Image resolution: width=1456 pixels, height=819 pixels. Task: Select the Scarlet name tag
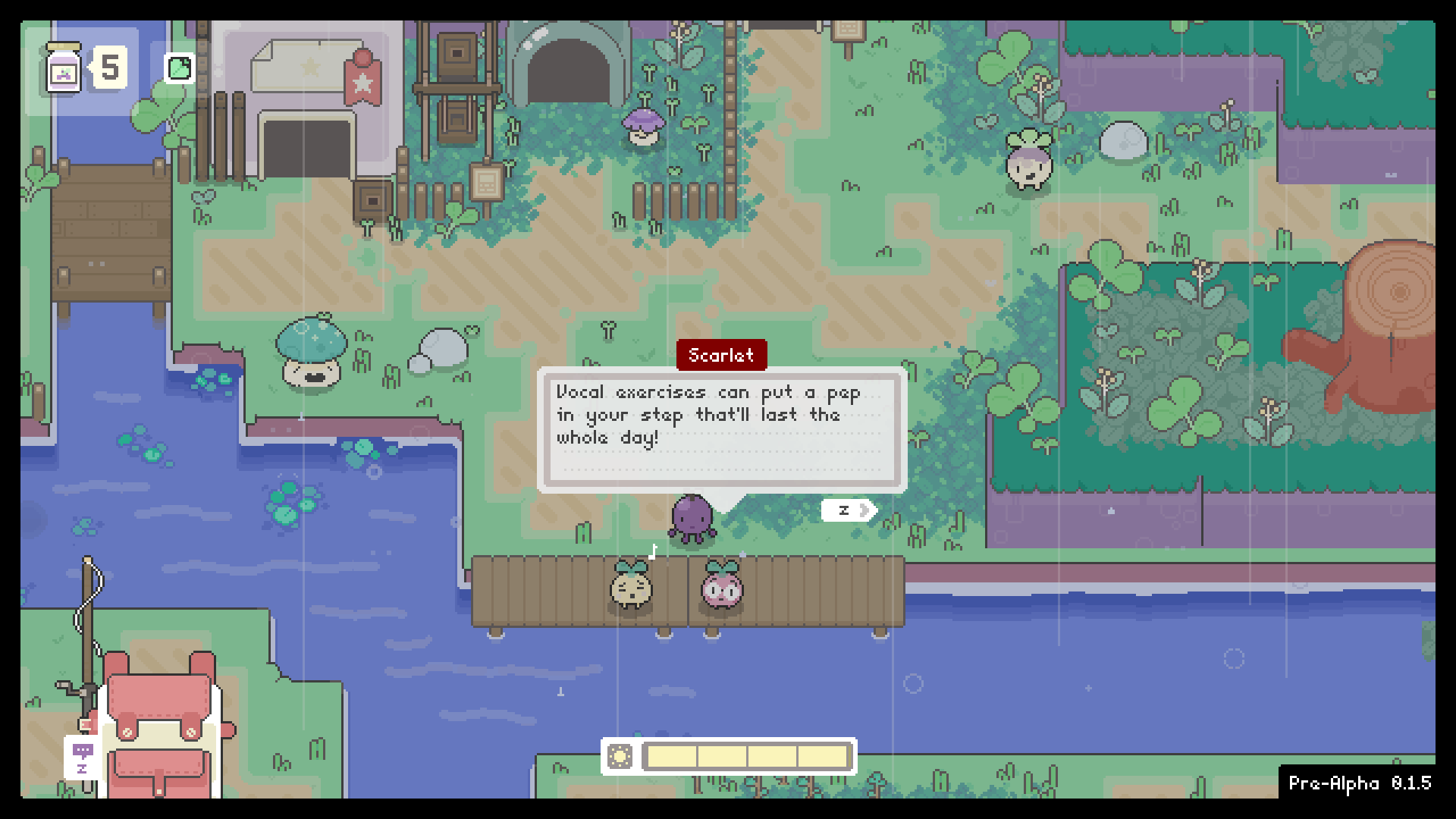tap(721, 355)
